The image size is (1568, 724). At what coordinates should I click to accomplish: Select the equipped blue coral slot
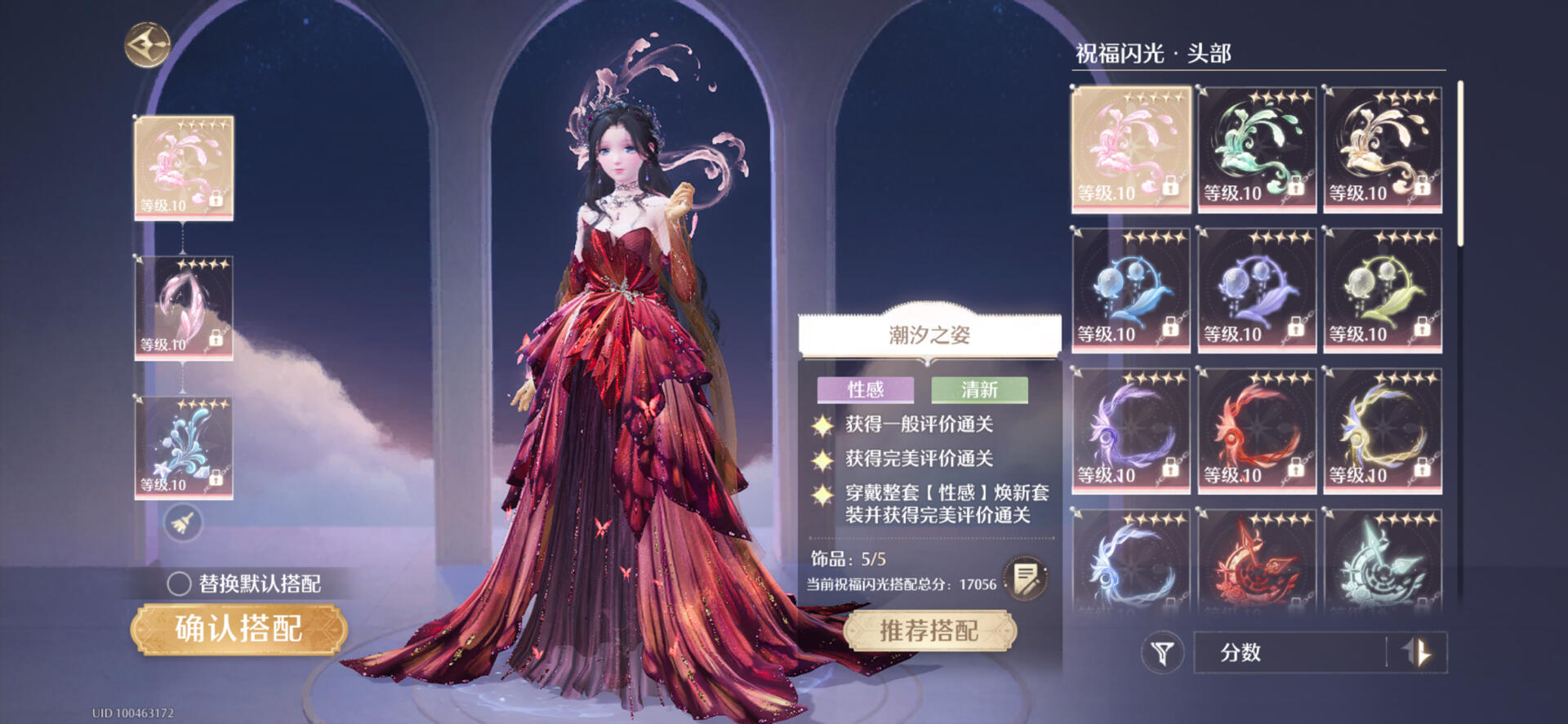(x=184, y=448)
